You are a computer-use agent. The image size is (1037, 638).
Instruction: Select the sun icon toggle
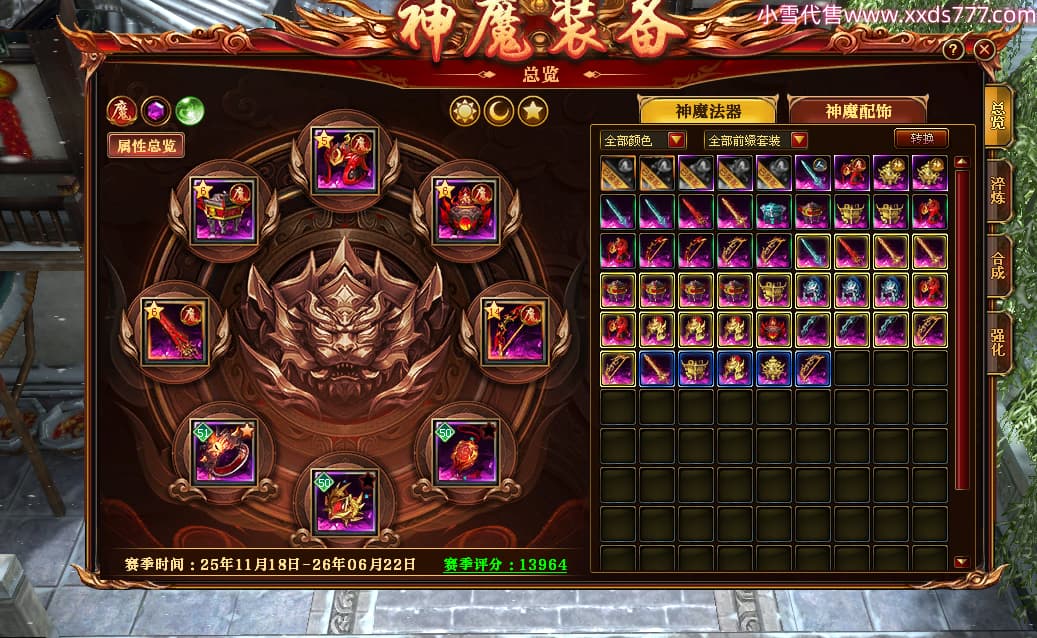pos(465,110)
